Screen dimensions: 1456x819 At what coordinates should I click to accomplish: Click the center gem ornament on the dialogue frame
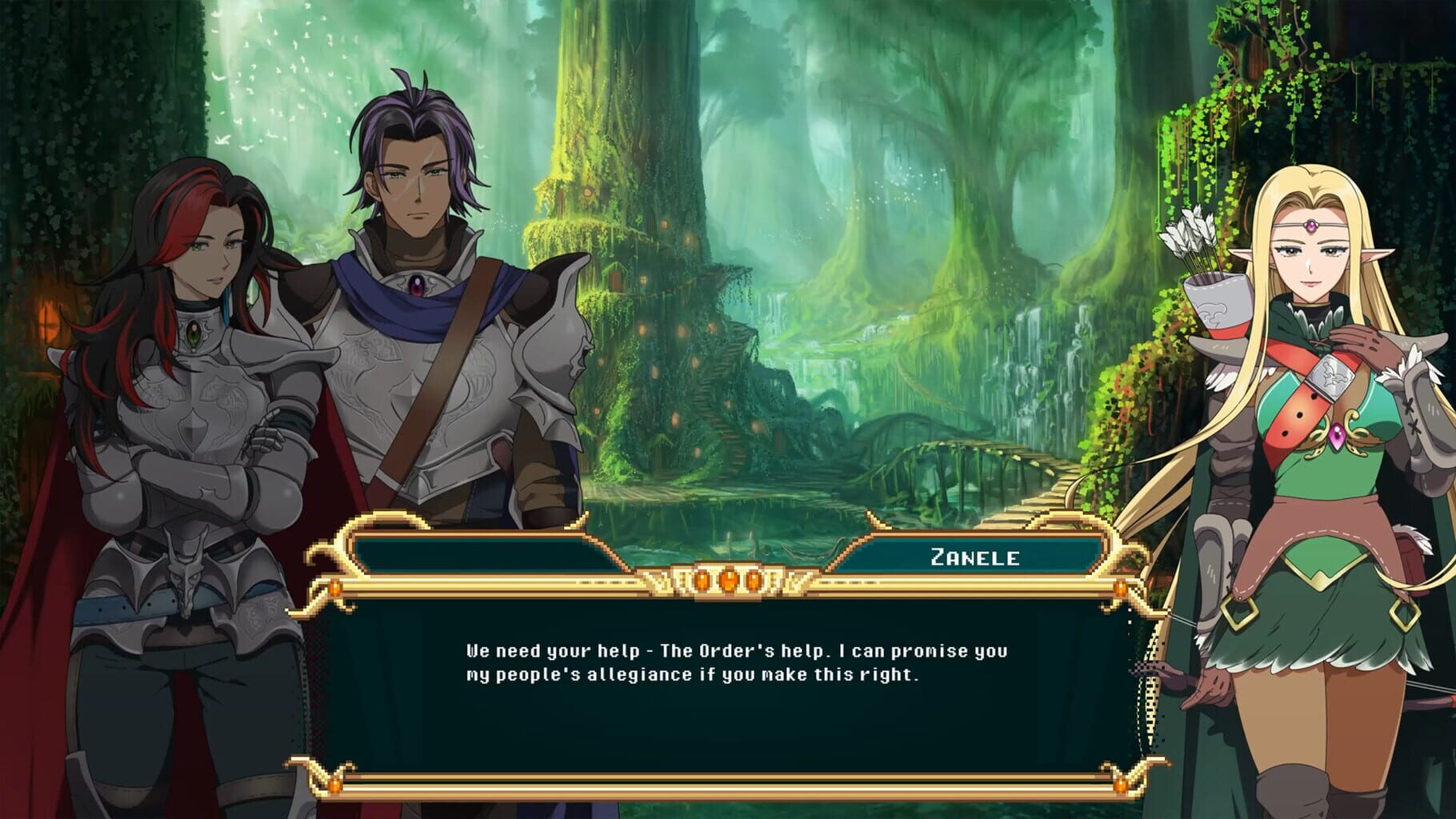click(729, 581)
